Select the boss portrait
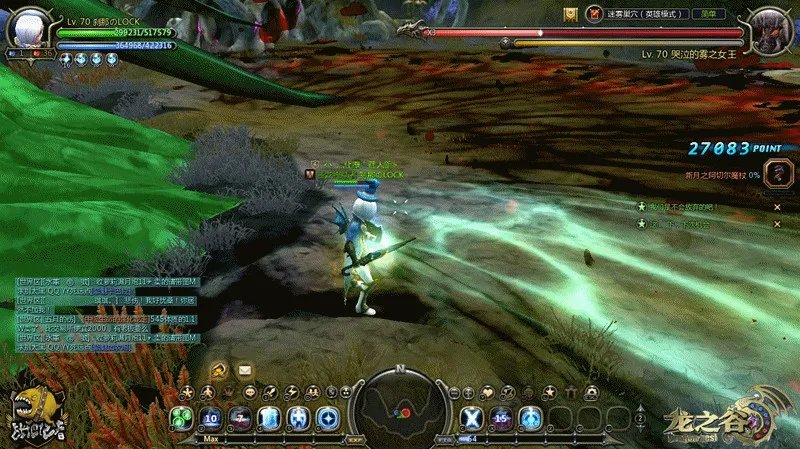 point(770,30)
